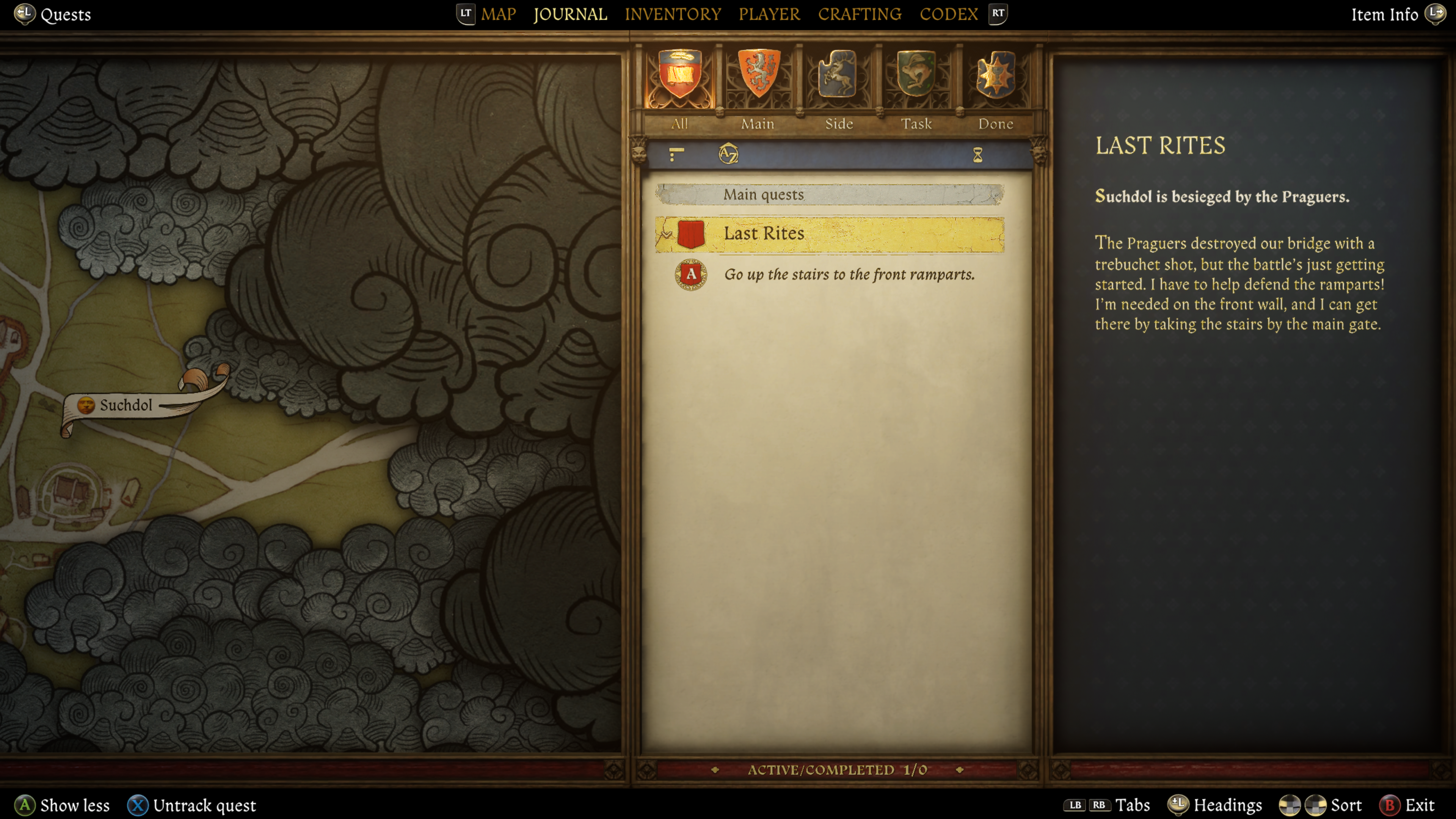Open the CRAFTING tab
1456x819 pixels.
coord(859,14)
